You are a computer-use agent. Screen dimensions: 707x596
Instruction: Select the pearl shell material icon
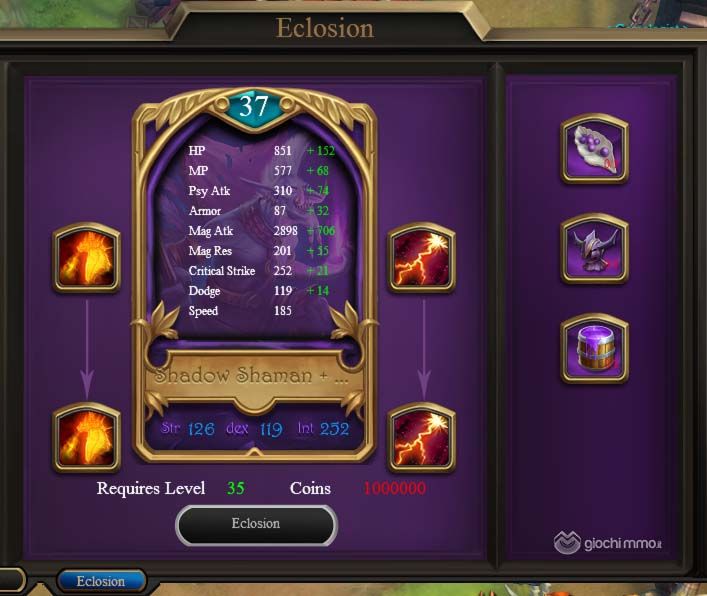tap(595, 148)
